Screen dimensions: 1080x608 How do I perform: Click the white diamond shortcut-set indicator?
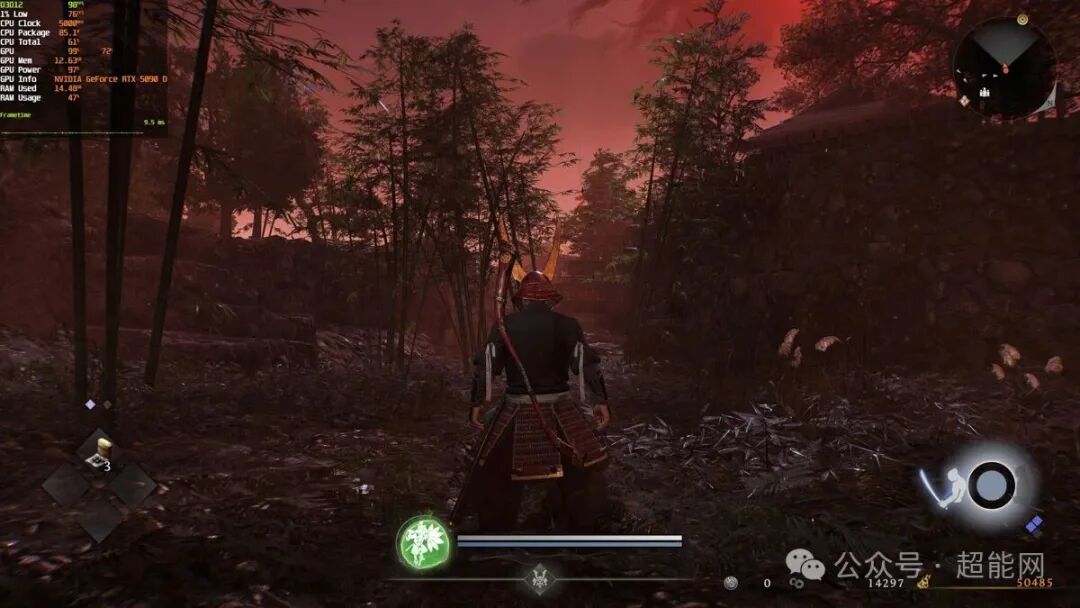(x=90, y=405)
